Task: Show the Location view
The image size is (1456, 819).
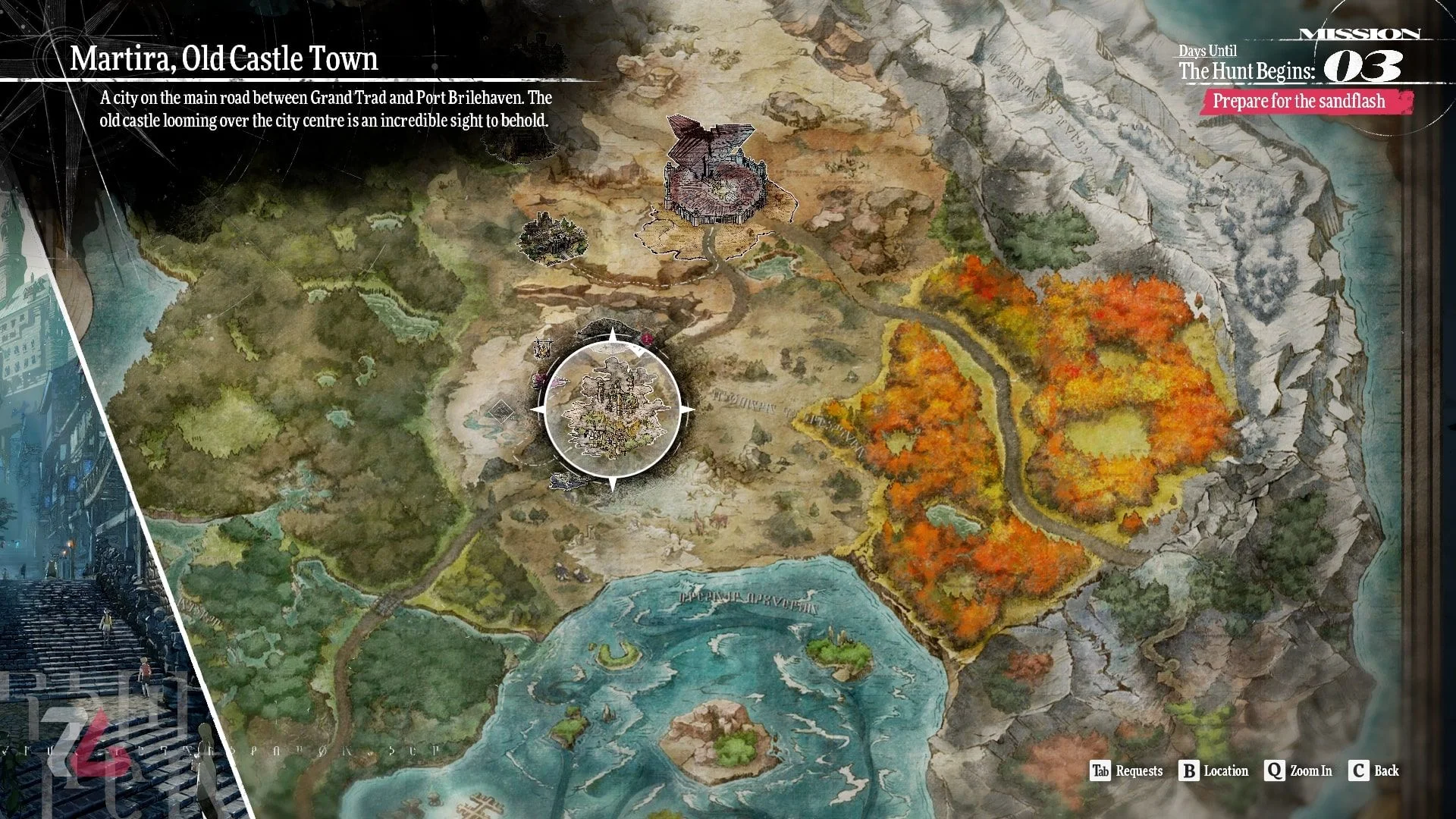Action: [x=1213, y=771]
